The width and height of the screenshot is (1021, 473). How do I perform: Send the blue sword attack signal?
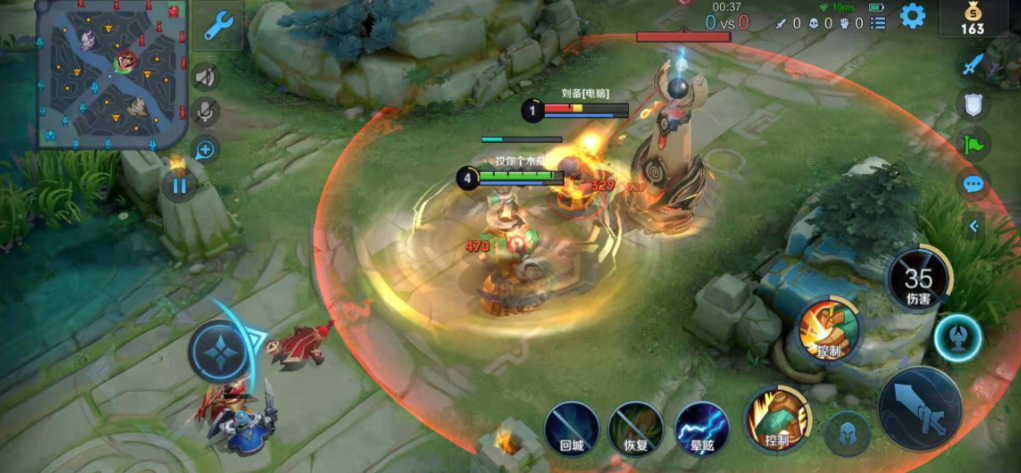(973, 65)
